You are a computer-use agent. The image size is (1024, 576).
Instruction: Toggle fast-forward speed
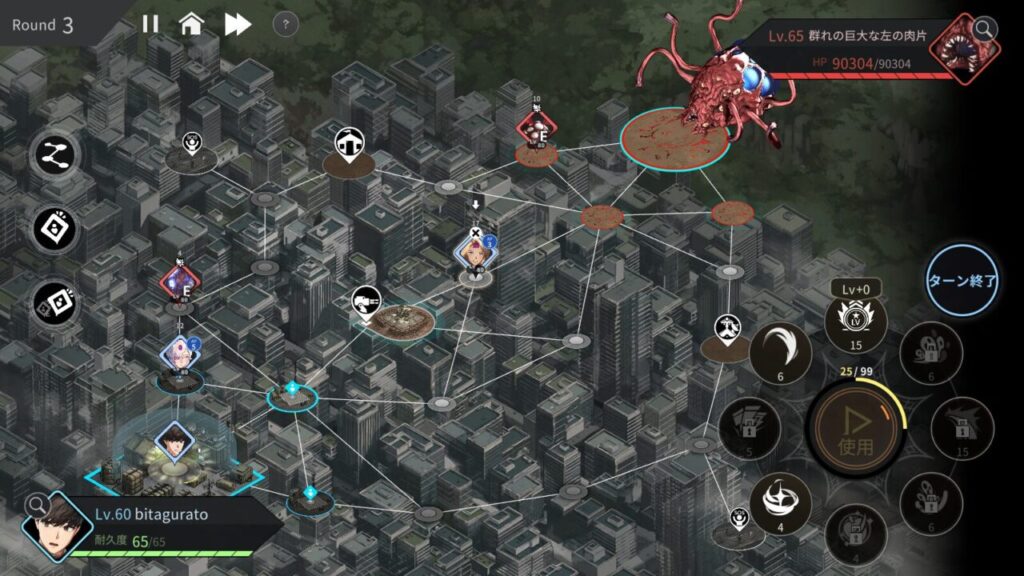point(237,24)
